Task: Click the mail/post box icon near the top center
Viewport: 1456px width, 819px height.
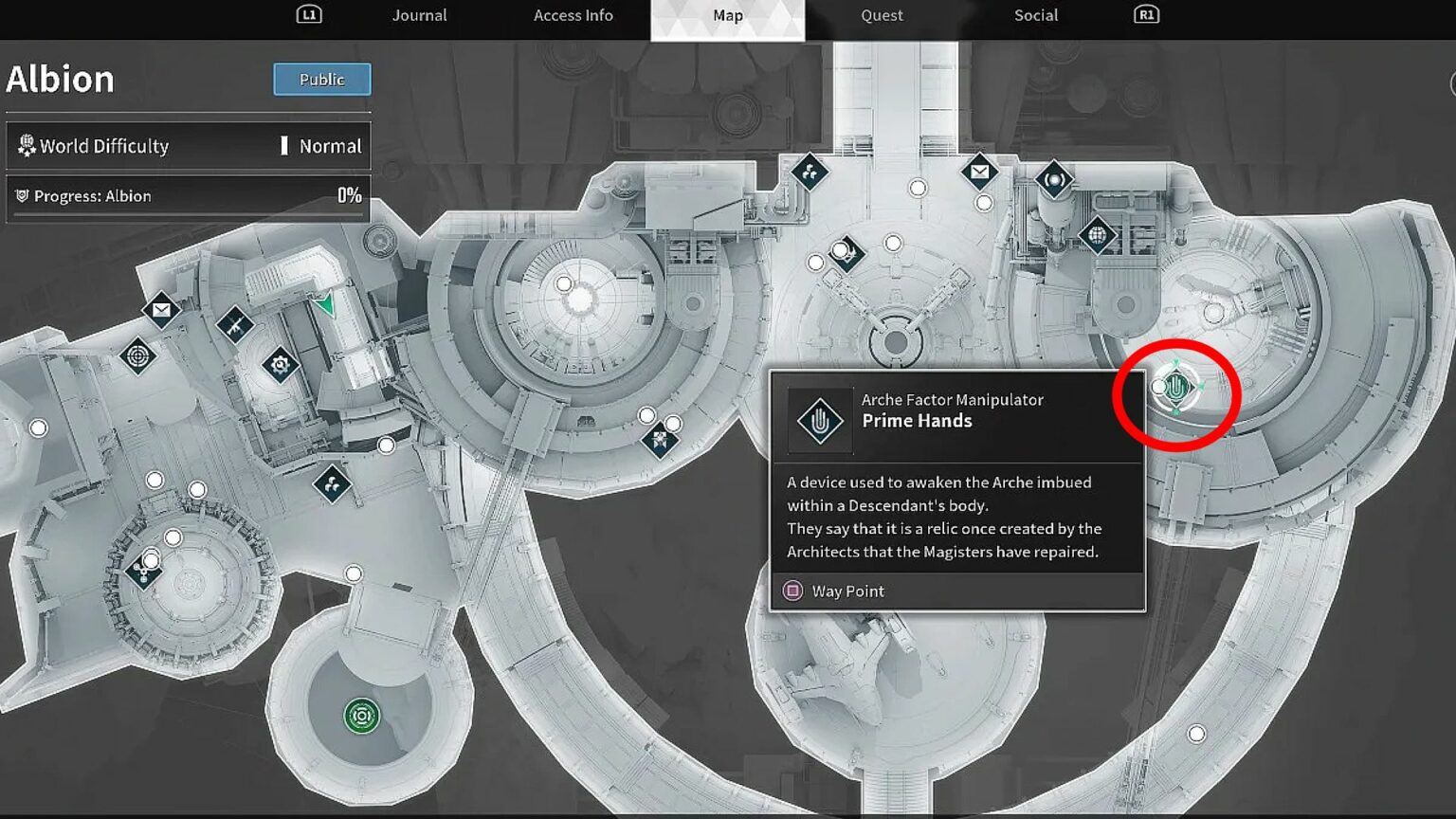Action: [978, 173]
